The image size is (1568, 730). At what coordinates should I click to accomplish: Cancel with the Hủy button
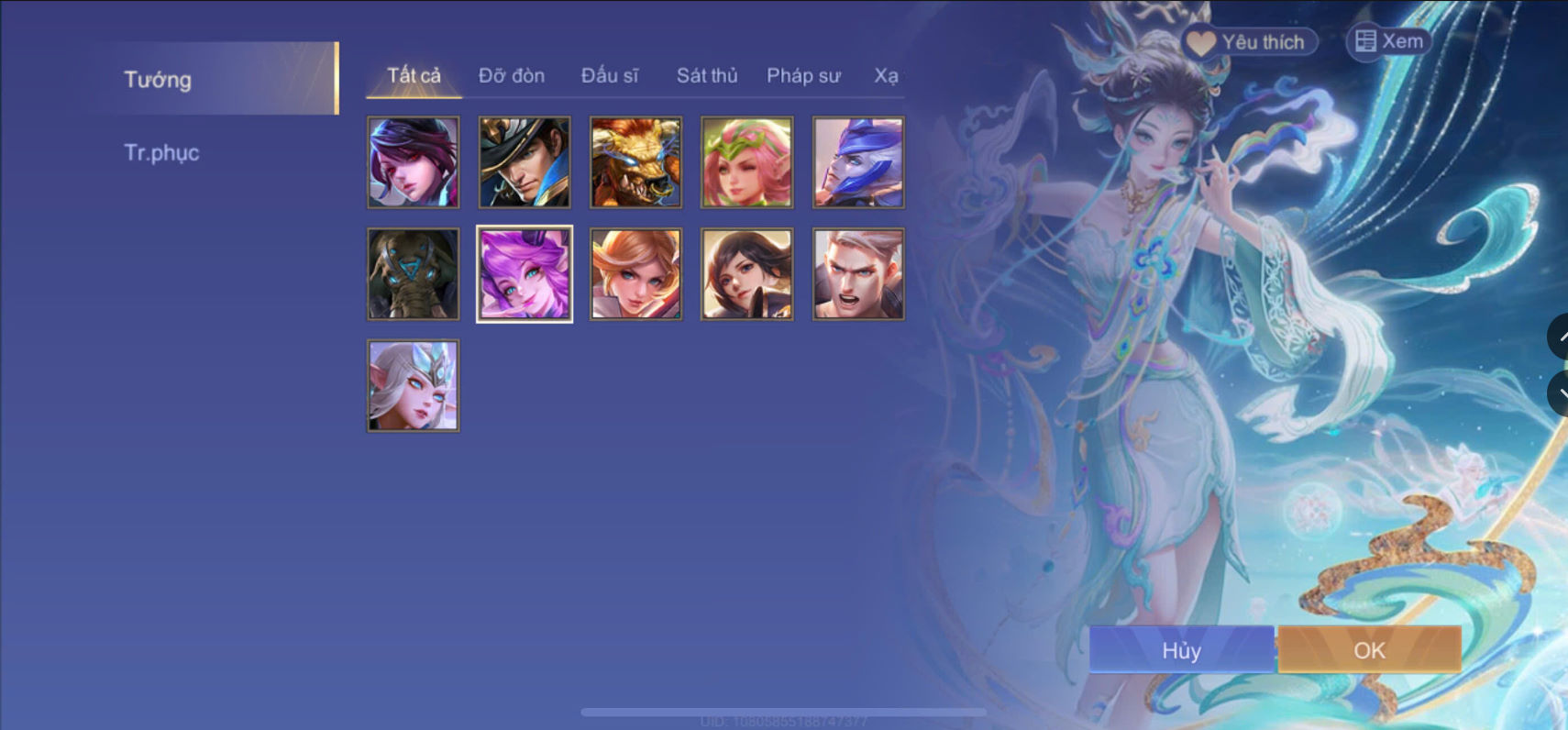(1181, 650)
